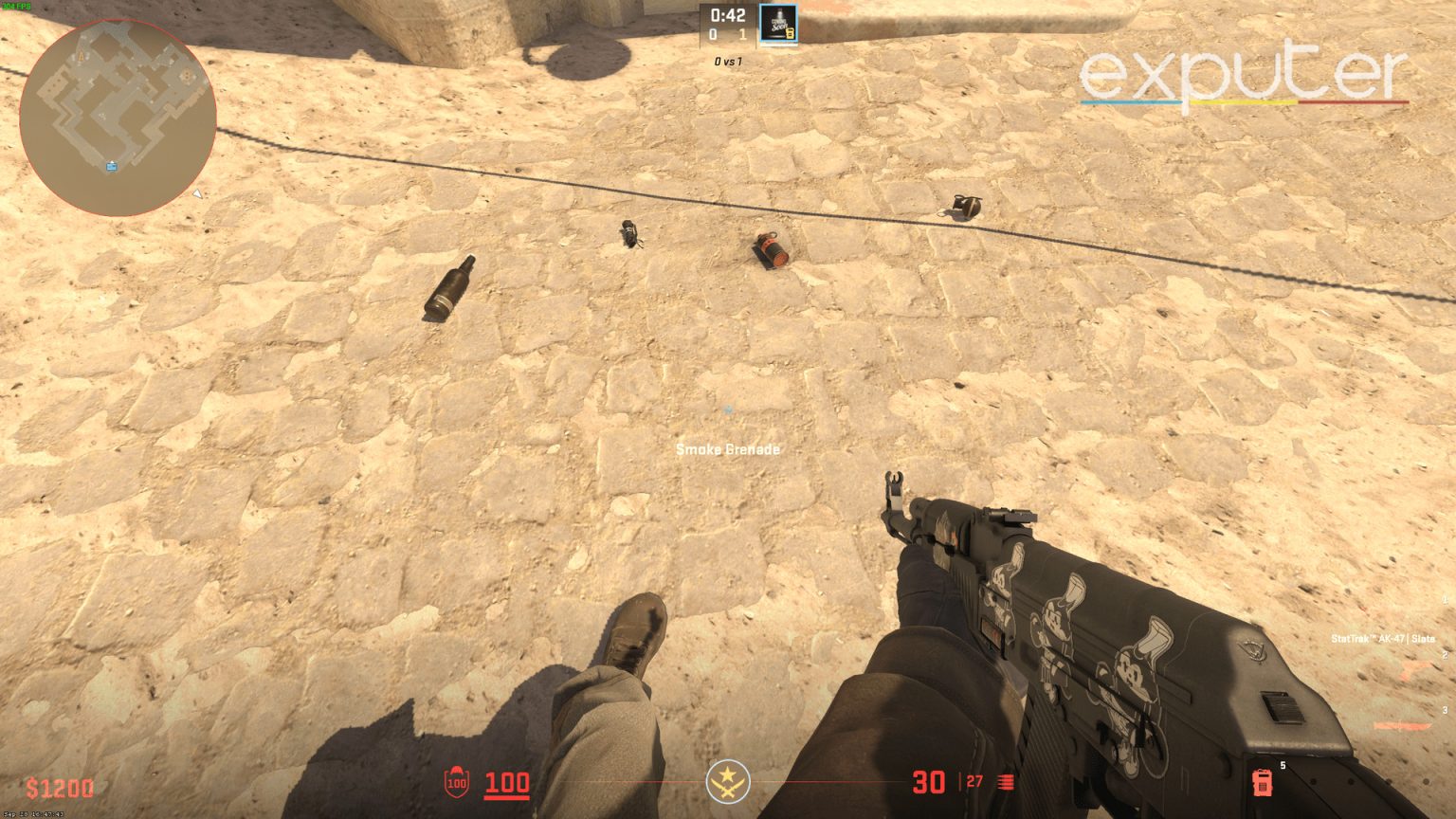Expand the round timer showing 0:42
This screenshot has width=1456, height=819.
click(x=728, y=13)
